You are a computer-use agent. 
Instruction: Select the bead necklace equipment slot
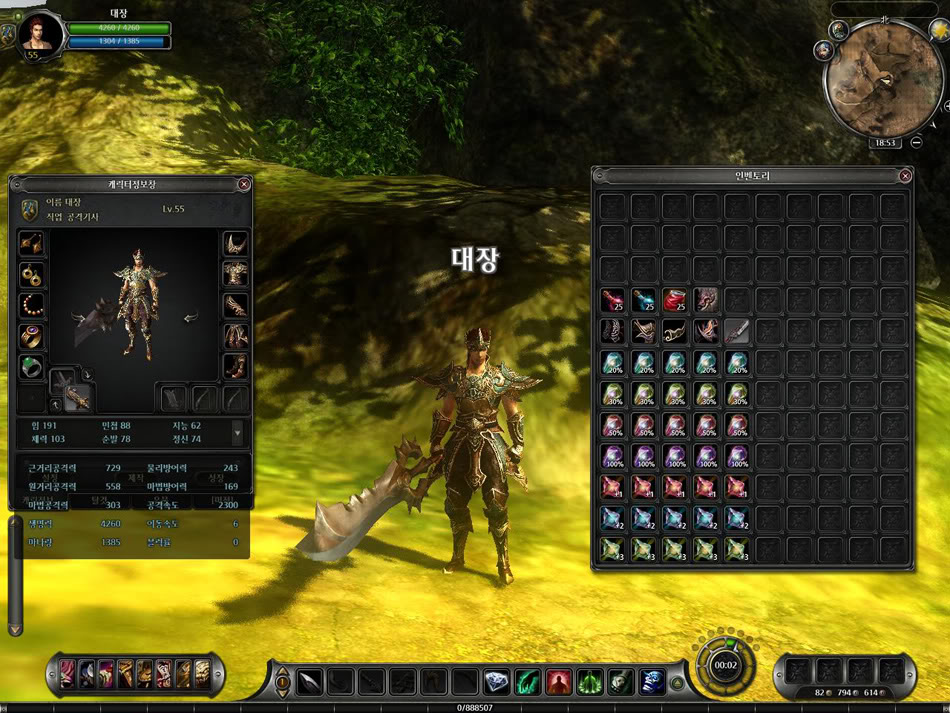tap(32, 305)
